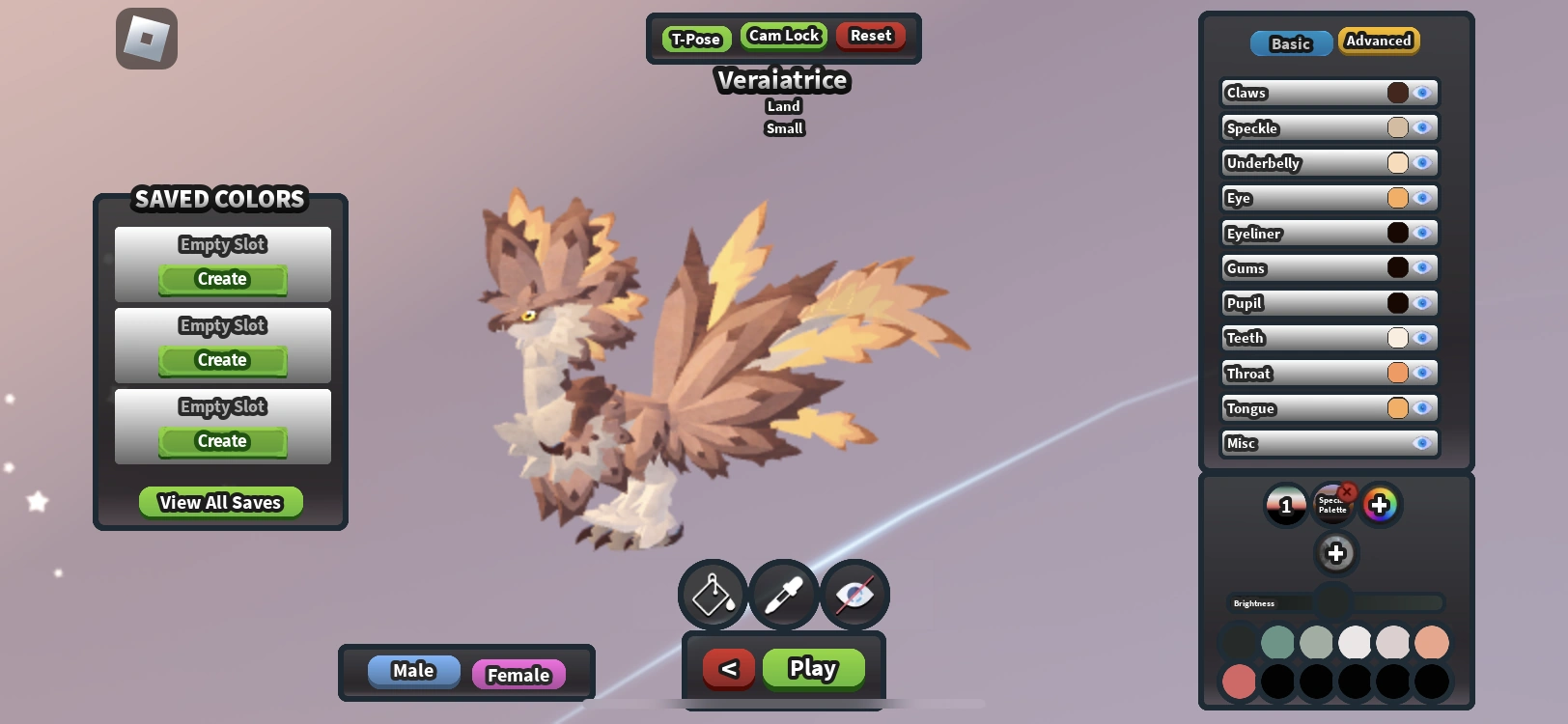Select the peach color swatch

(1432, 640)
